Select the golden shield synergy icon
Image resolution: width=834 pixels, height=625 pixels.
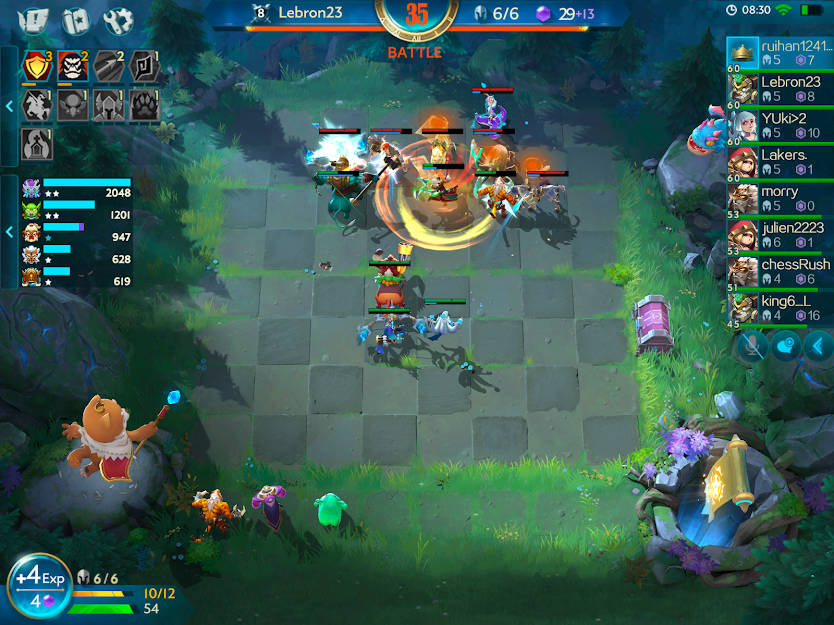[x=37, y=67]
